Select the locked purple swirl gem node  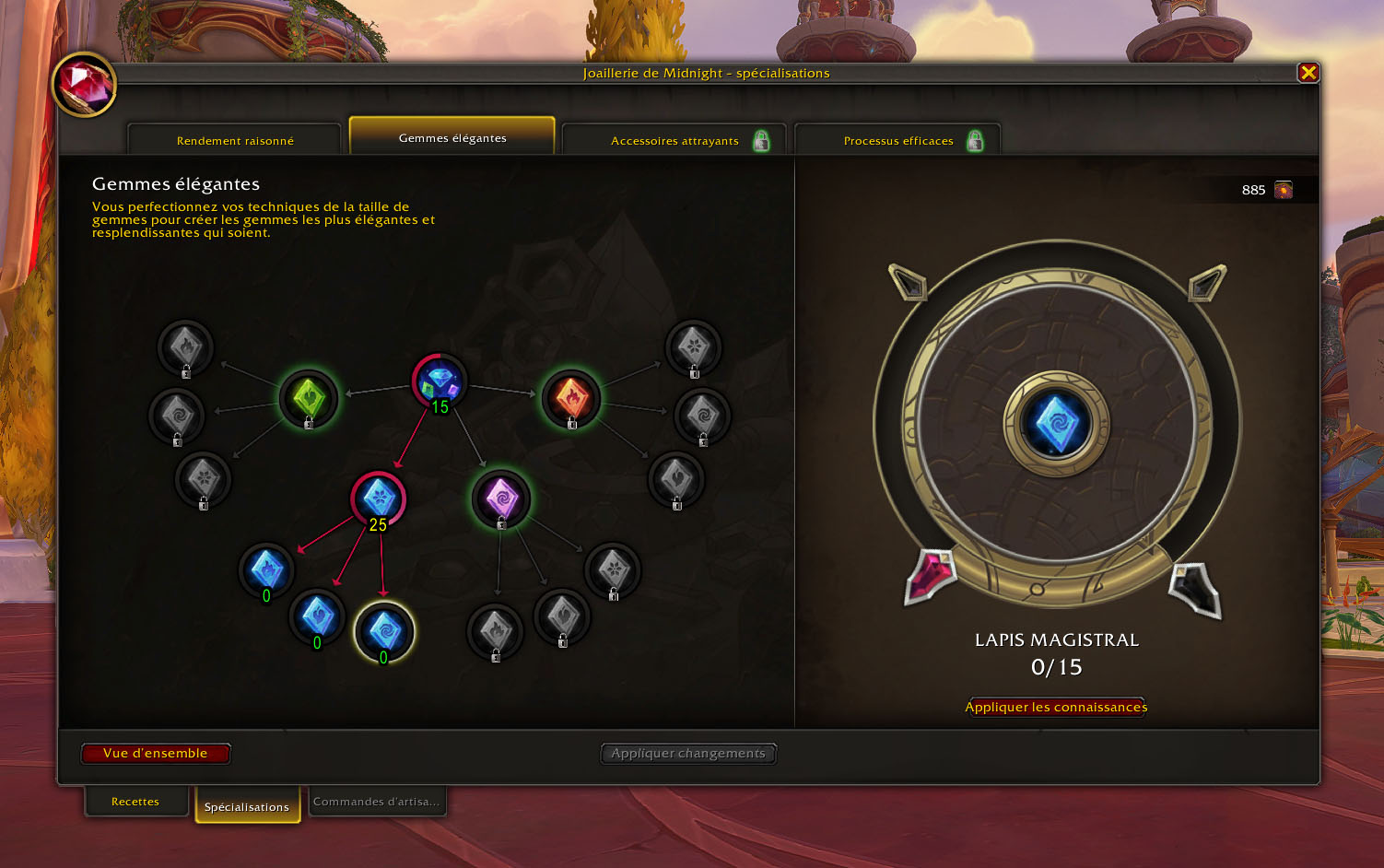tap(501, 499)
